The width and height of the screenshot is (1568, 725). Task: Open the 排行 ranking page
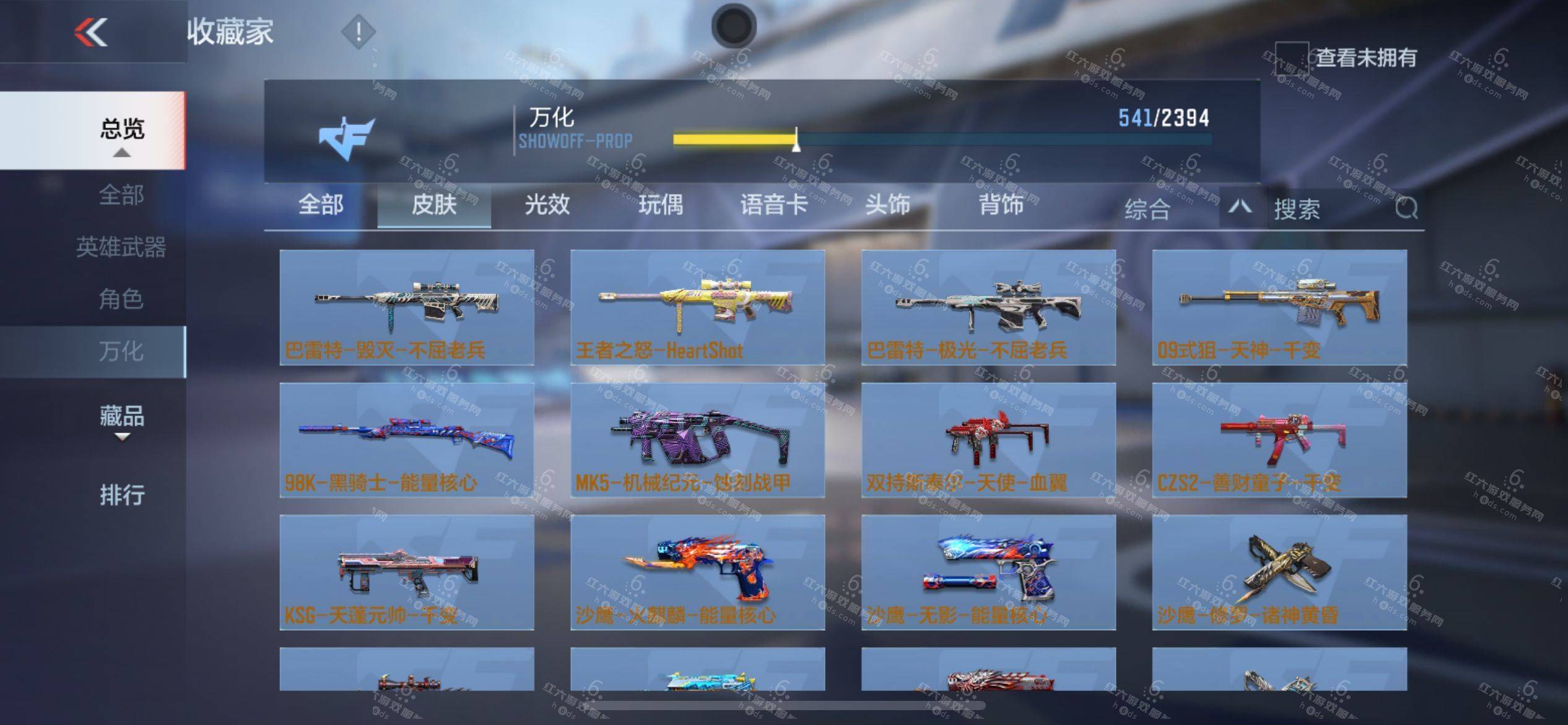[x=121, y=495]
